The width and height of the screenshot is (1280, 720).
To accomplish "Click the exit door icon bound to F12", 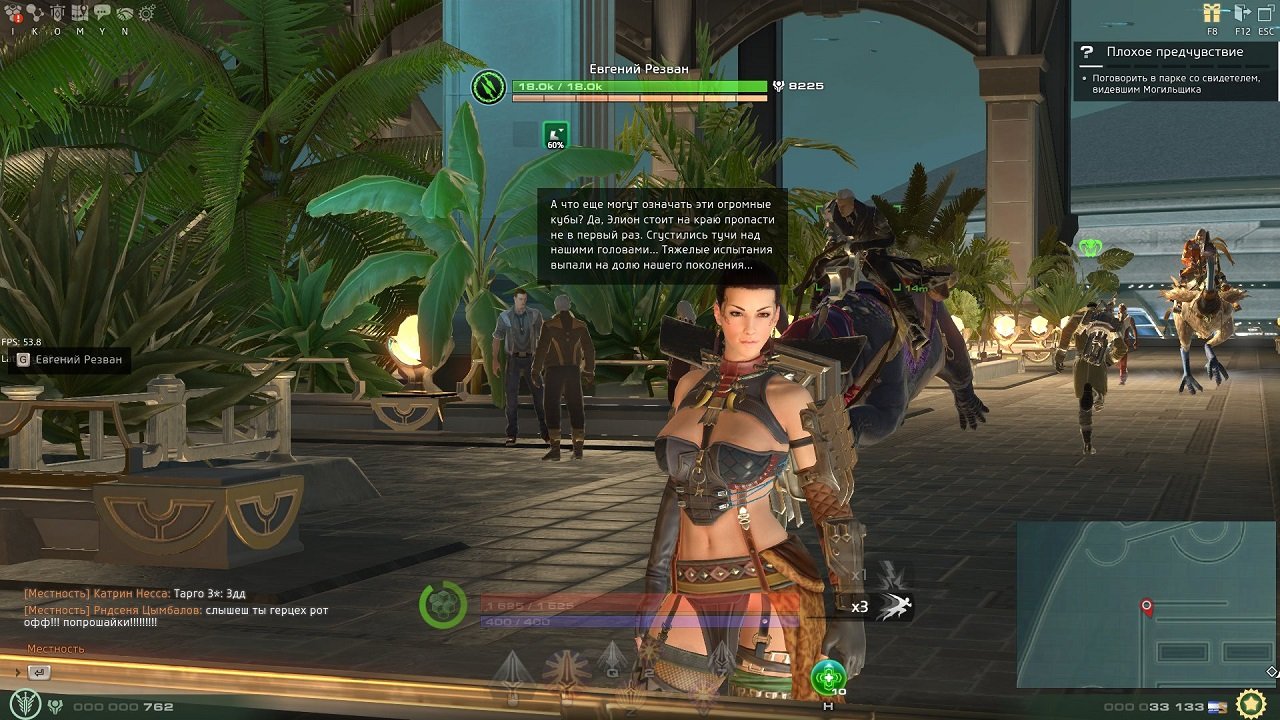I will point(1242,12).
